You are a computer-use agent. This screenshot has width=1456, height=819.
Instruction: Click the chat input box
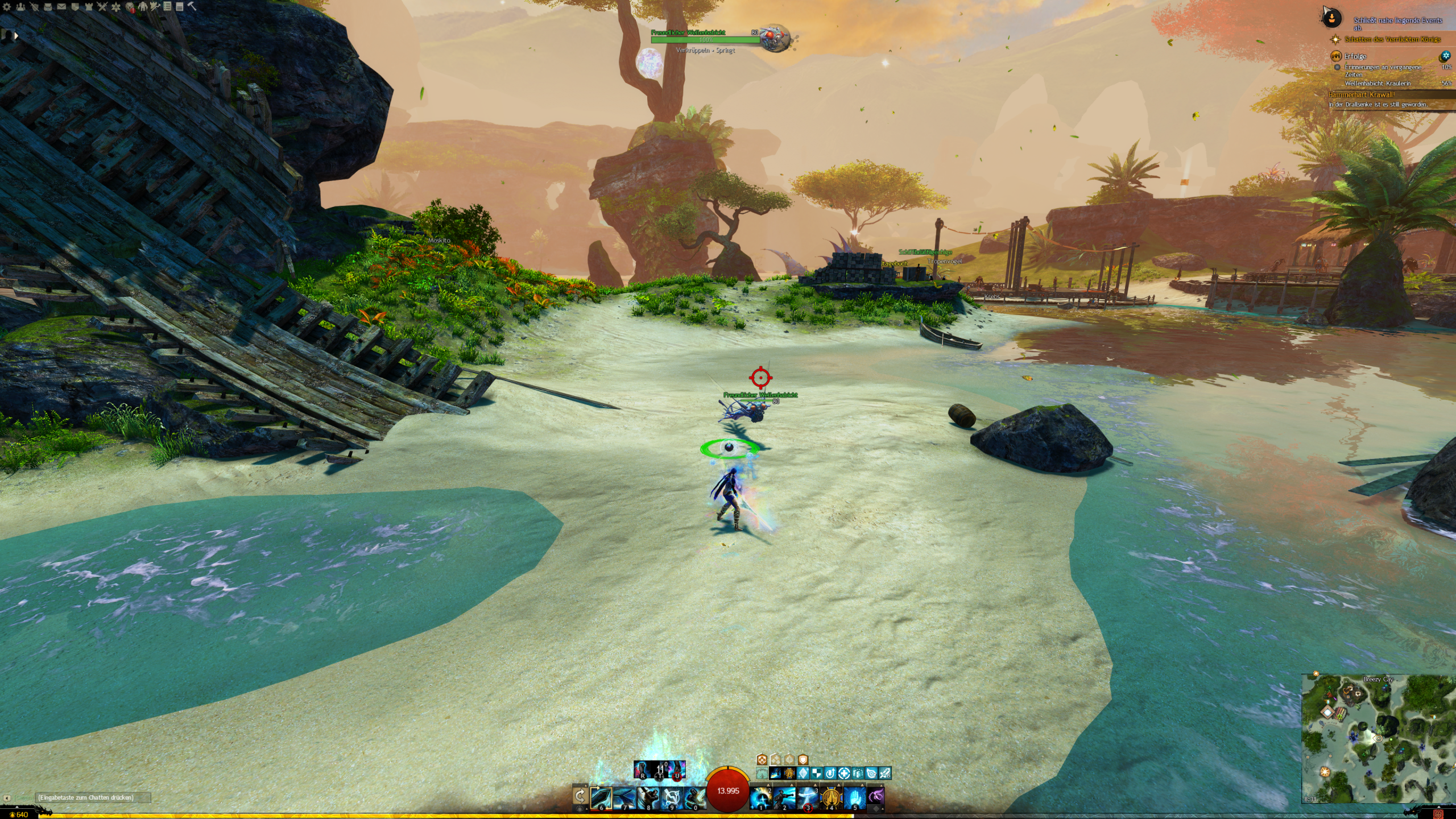tap(91, 797)
